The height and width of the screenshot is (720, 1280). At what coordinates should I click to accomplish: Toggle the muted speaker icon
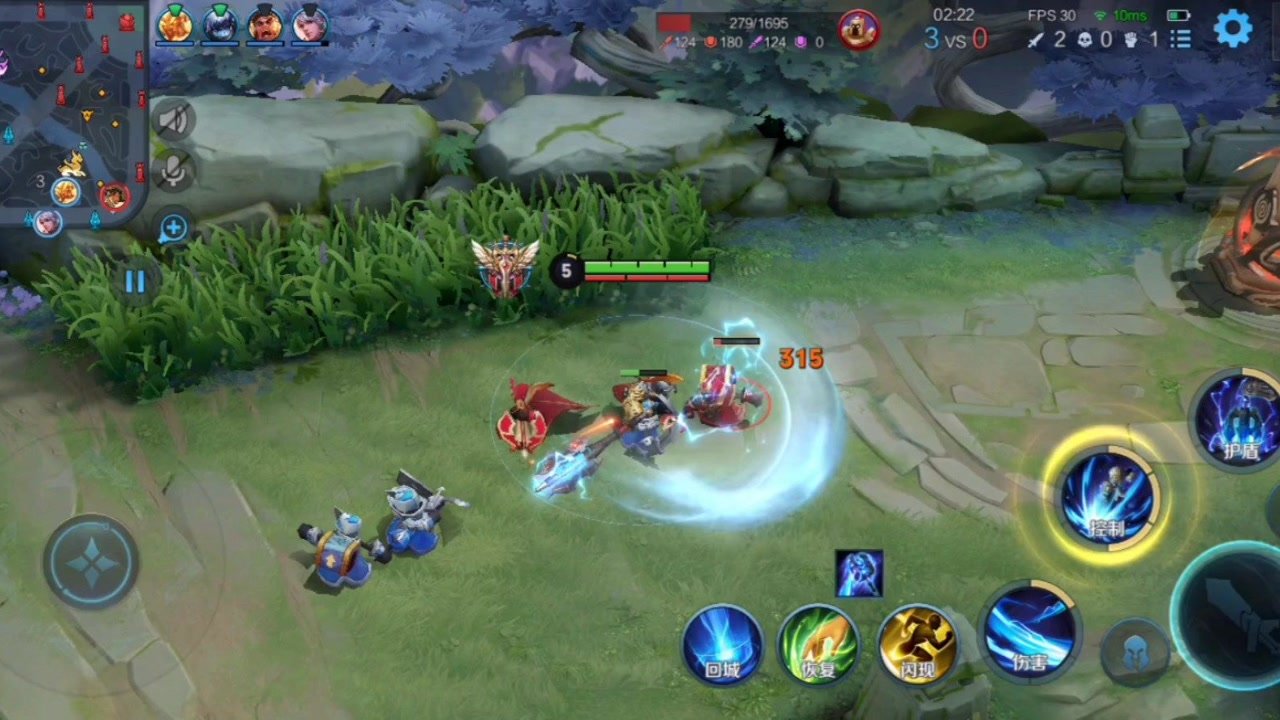[x=173, y=122]
